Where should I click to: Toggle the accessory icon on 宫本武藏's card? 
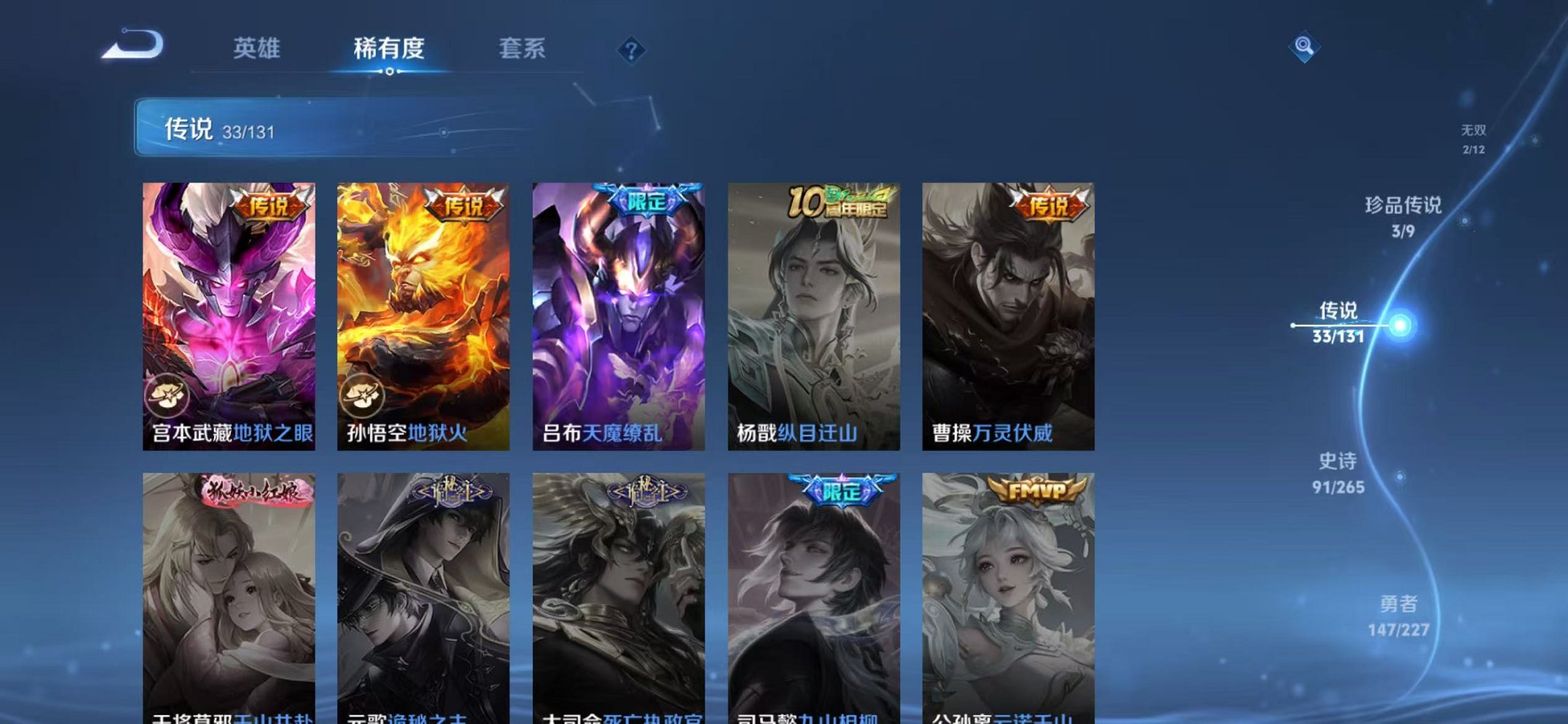(x=169, y=393)
